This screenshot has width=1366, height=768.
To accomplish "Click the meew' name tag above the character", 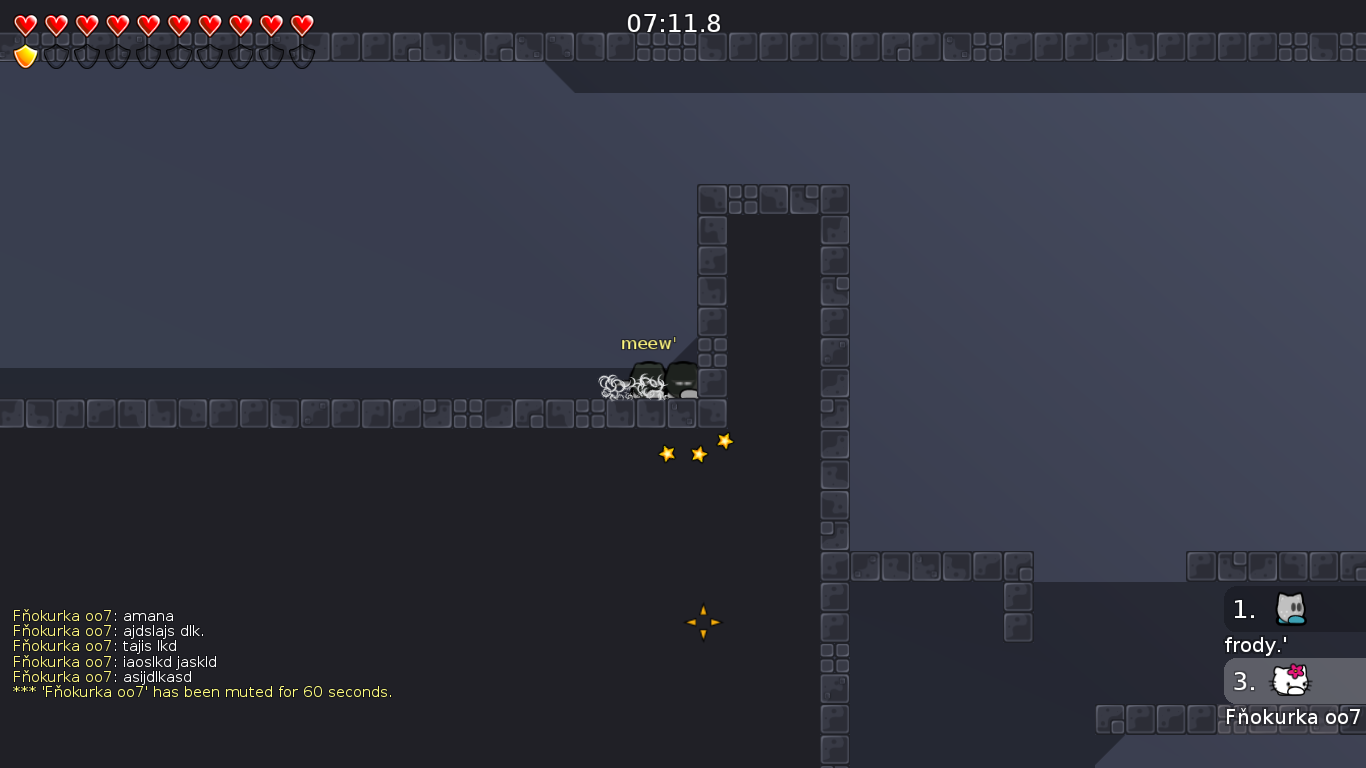I will pos(648,343).
